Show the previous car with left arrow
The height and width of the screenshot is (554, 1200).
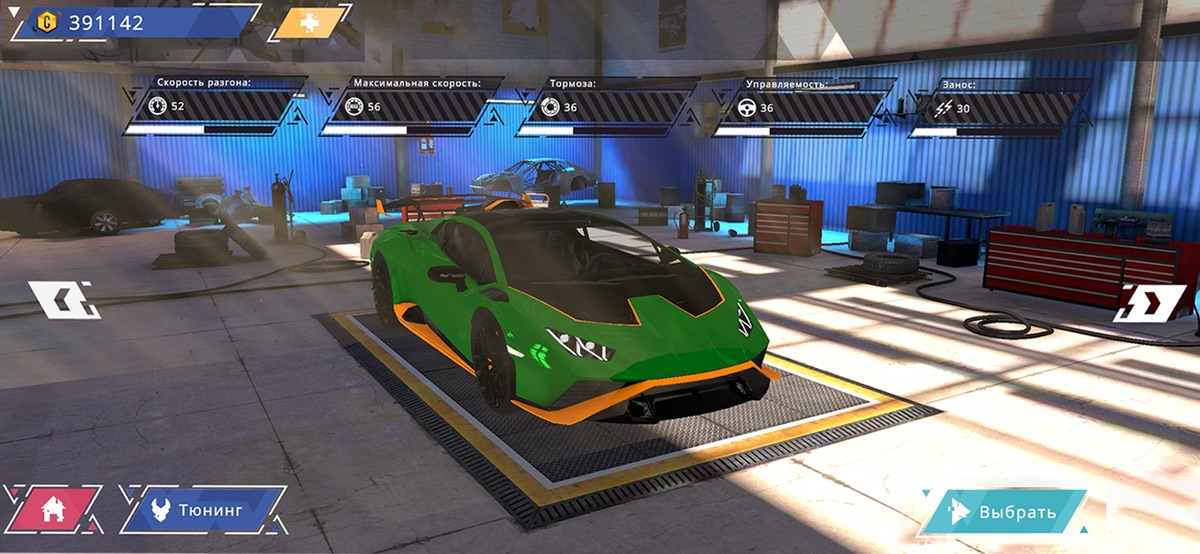pyautogui.click(x=63, y=299)
